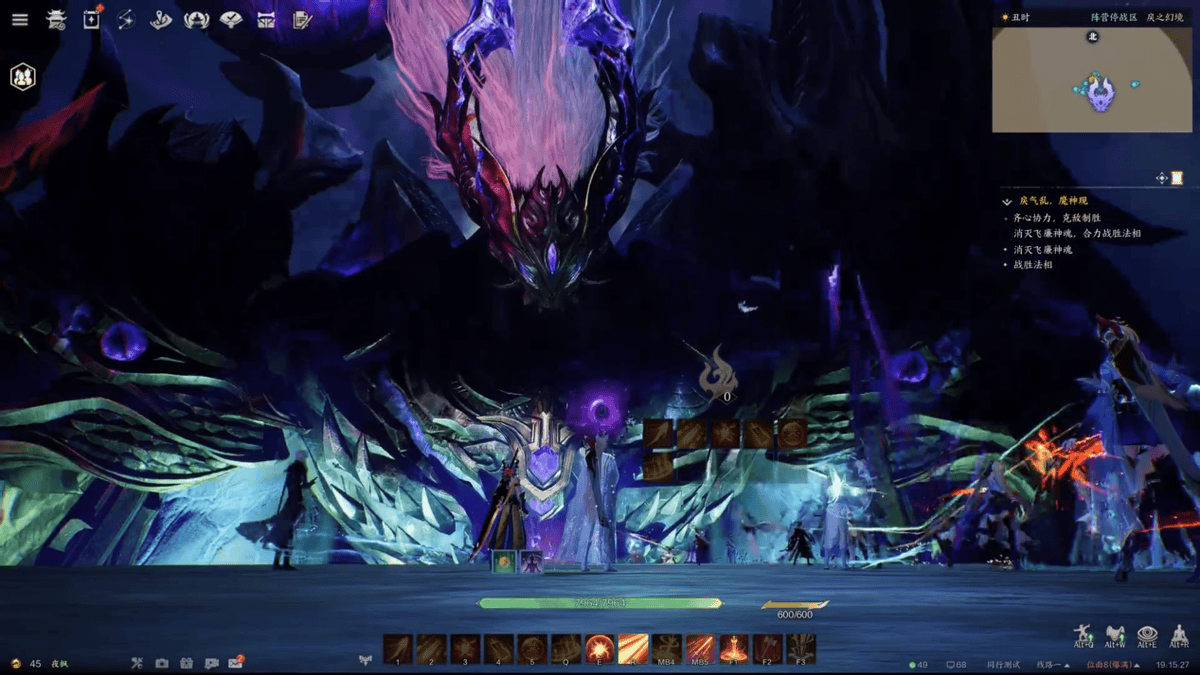Use the skill in hotbar slot MB5
This screenshot has width=1200, height=675.
pos(700,647)
